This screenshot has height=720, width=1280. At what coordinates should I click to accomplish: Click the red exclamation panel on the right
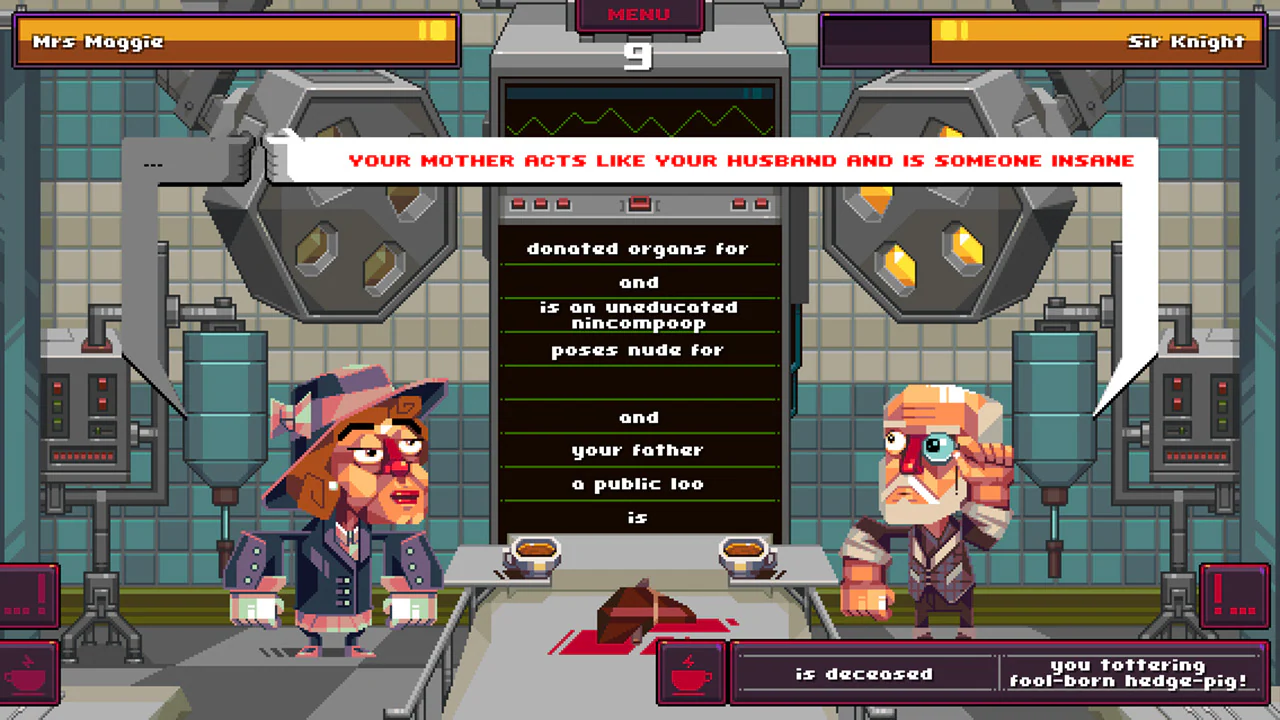(x=1234, y=595)
